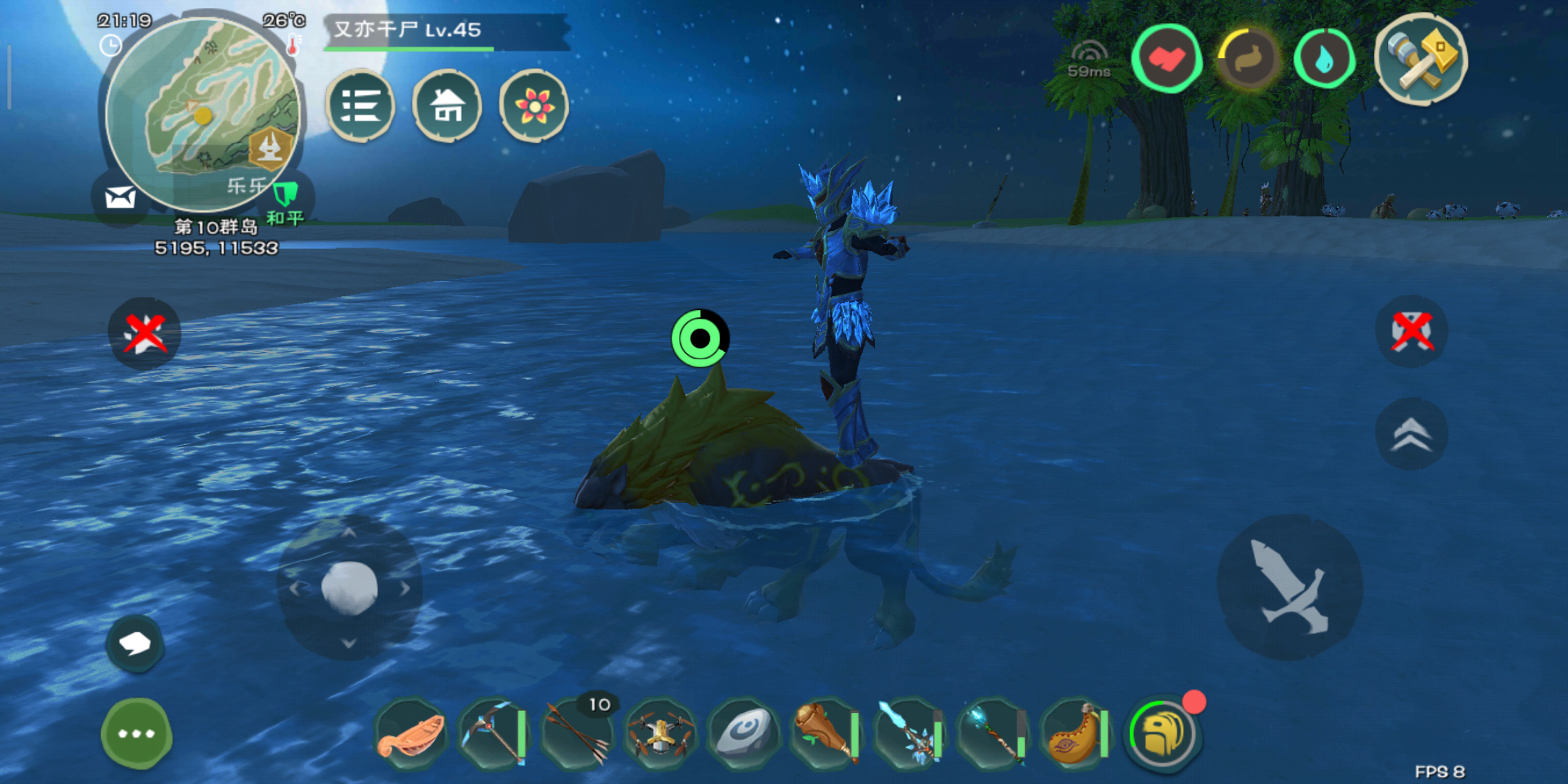Equip the wooden club weapon
1568x784 pixels.
(826, 735)
